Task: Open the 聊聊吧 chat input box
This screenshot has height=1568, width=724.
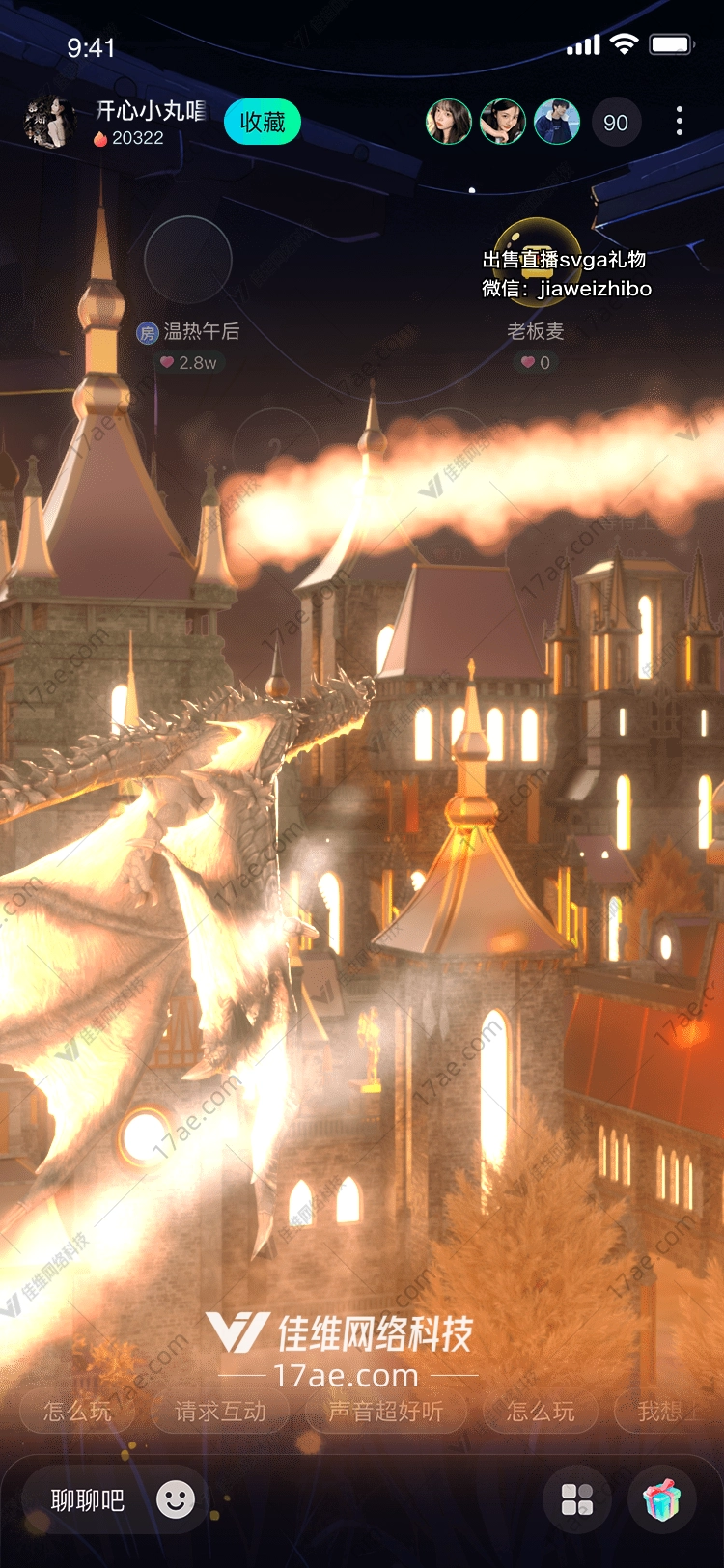Action: [88, 1500]
